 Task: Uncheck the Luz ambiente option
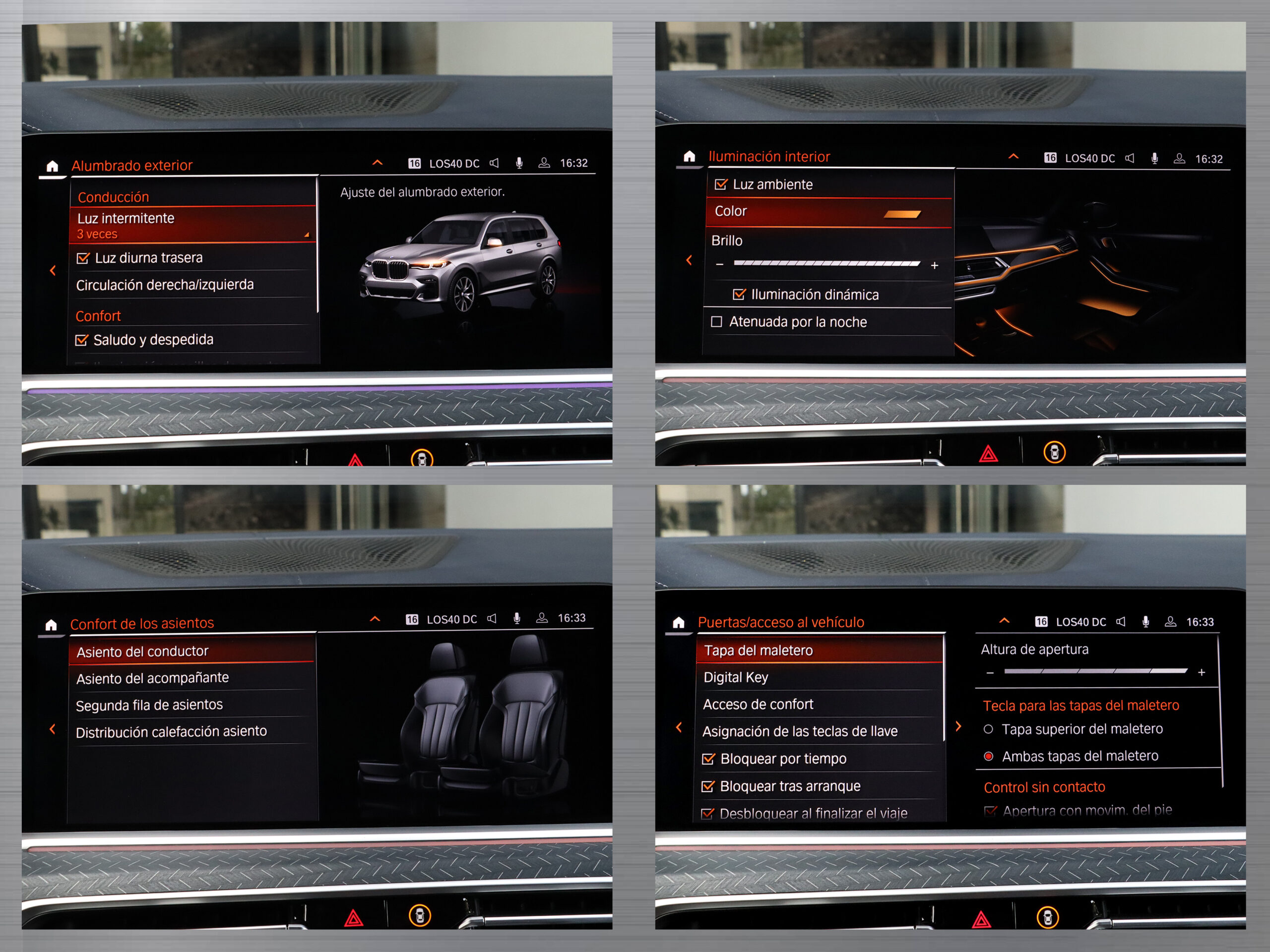[720, 185]
